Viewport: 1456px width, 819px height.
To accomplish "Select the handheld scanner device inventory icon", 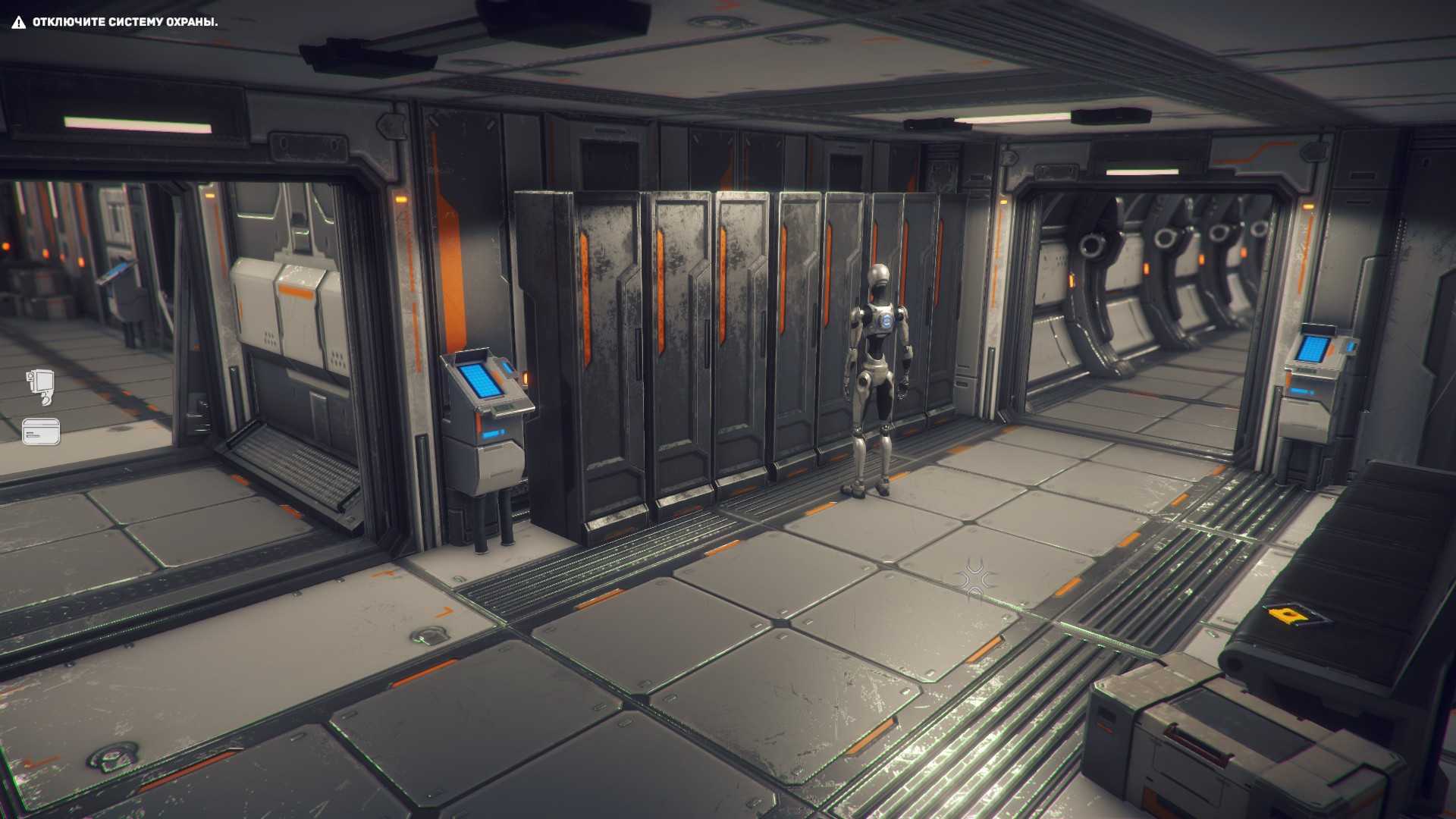I will click(x=40, y=386).
